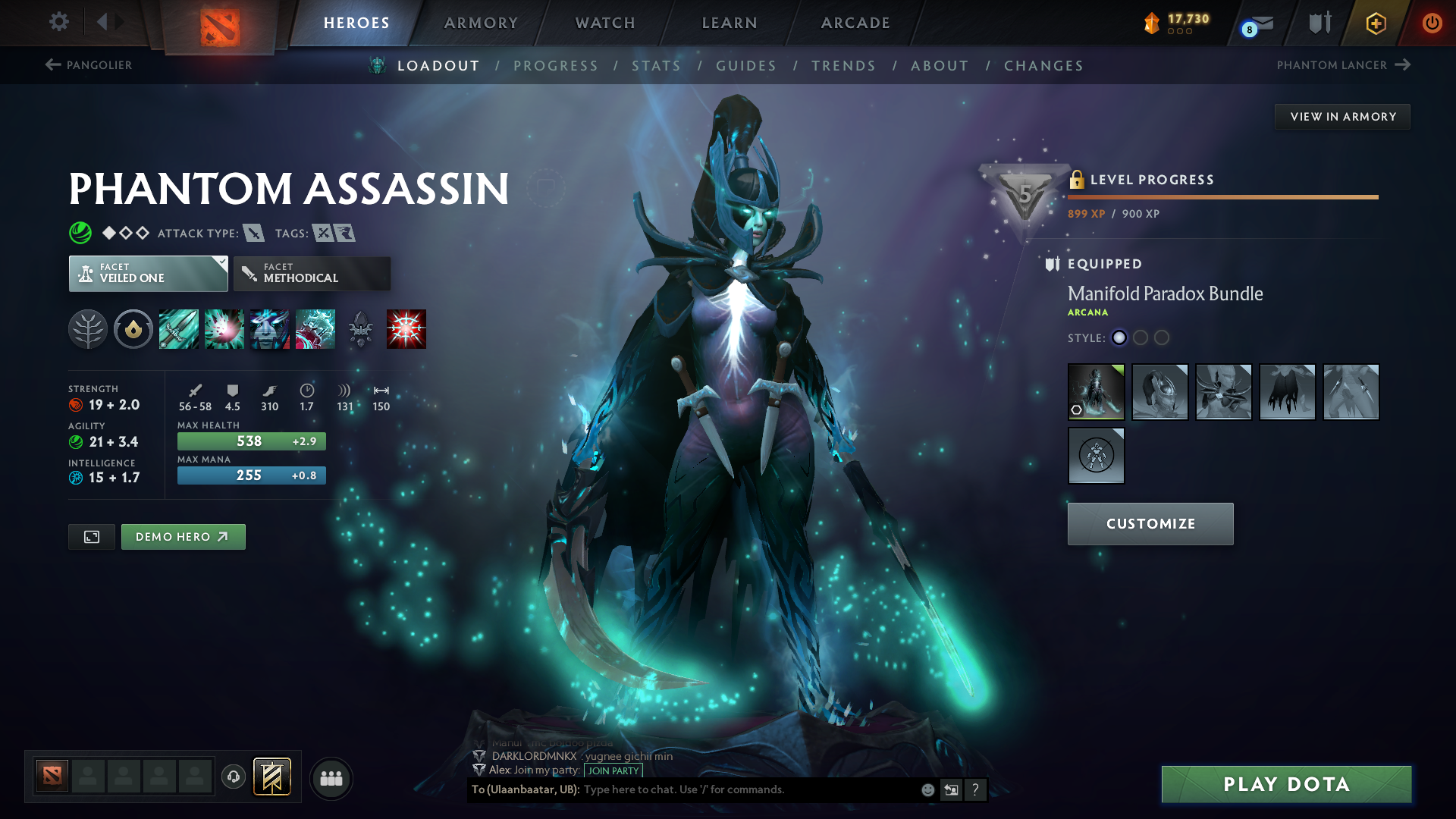Open the talent tree icon
Screen dimensions: 1456x819
click(x=88, y=329)
